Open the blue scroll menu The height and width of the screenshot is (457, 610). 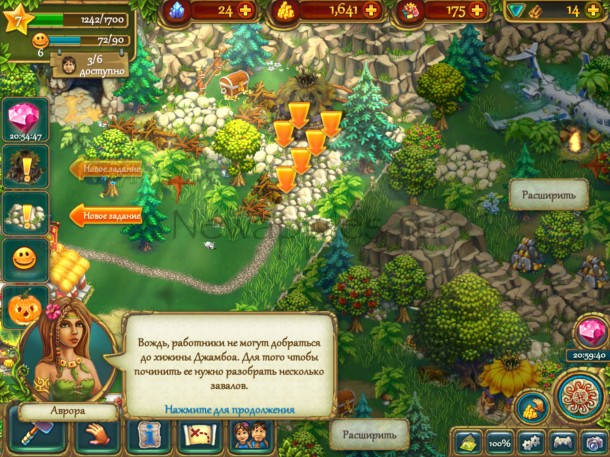point(149,435)
